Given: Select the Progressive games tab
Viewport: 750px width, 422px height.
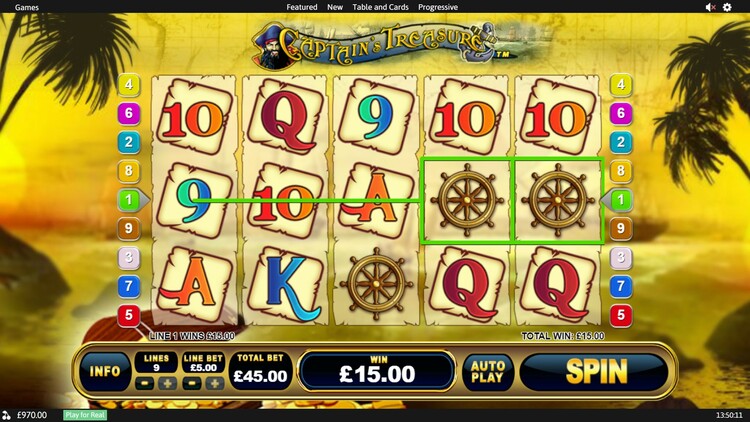Looking at the screenshot, I should [x=438, y=7].
